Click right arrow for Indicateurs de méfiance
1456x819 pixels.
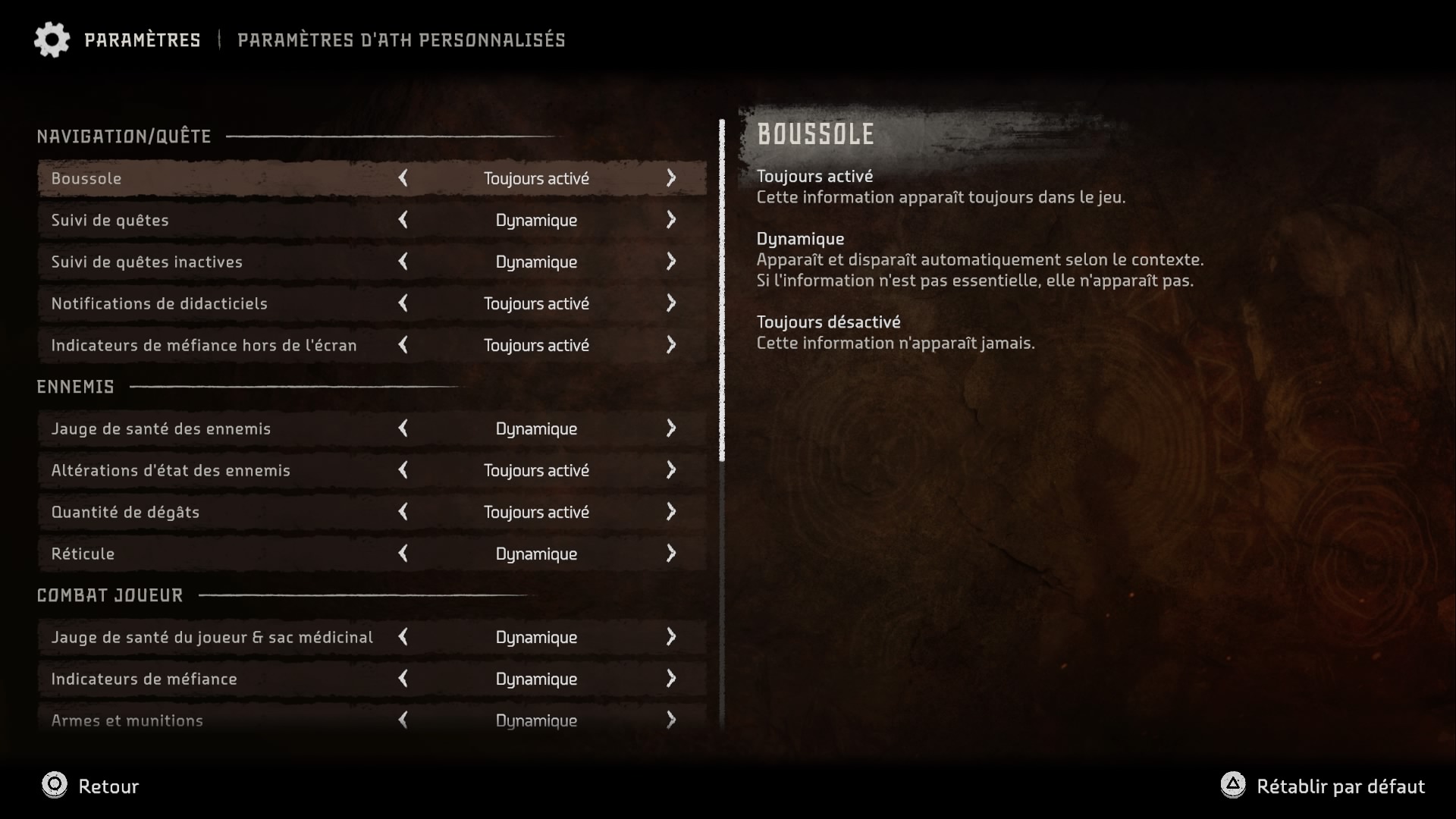(x=670, y=679)
